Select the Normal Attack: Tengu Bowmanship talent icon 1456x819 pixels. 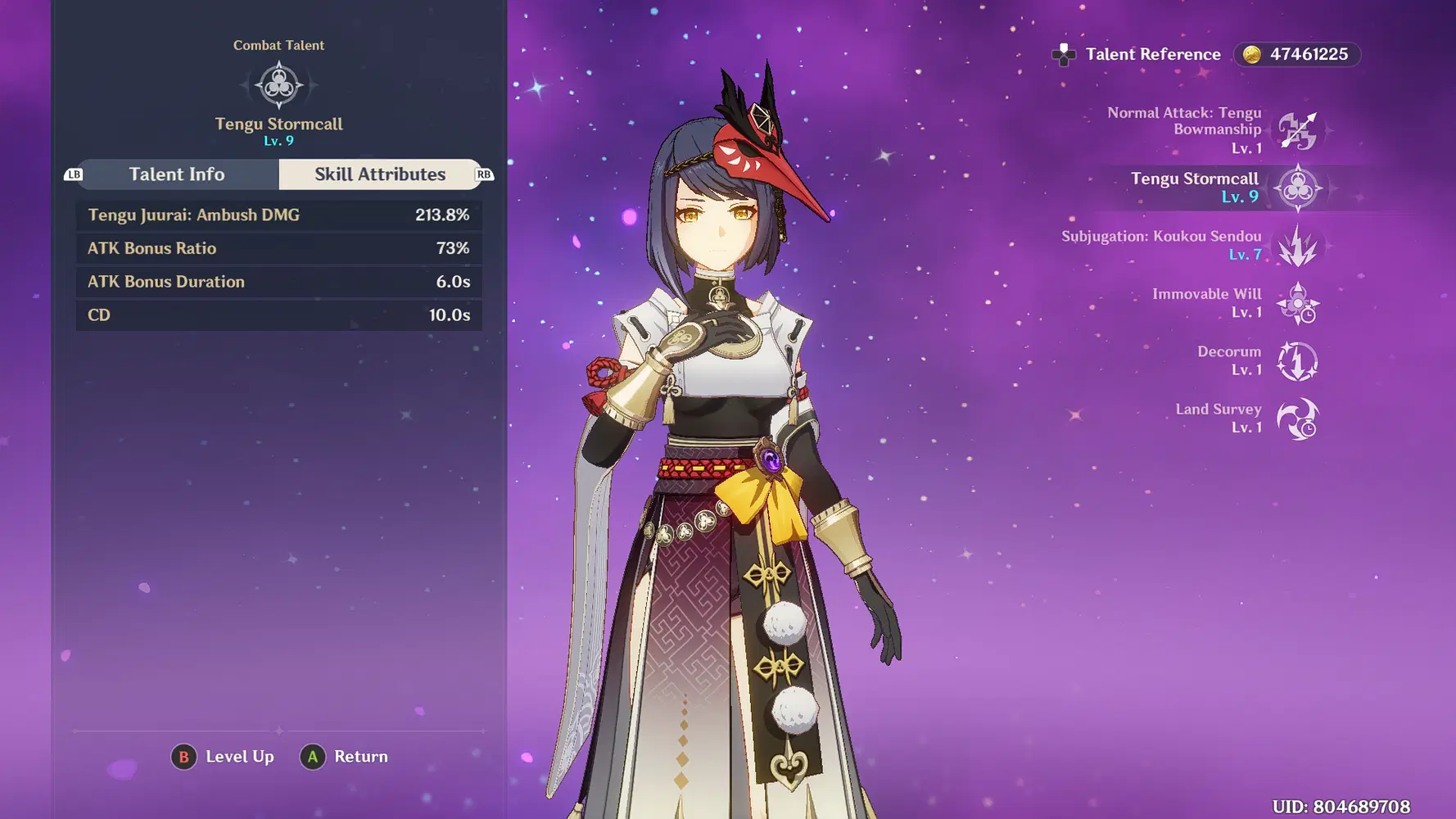click(x=1298, y=129)
